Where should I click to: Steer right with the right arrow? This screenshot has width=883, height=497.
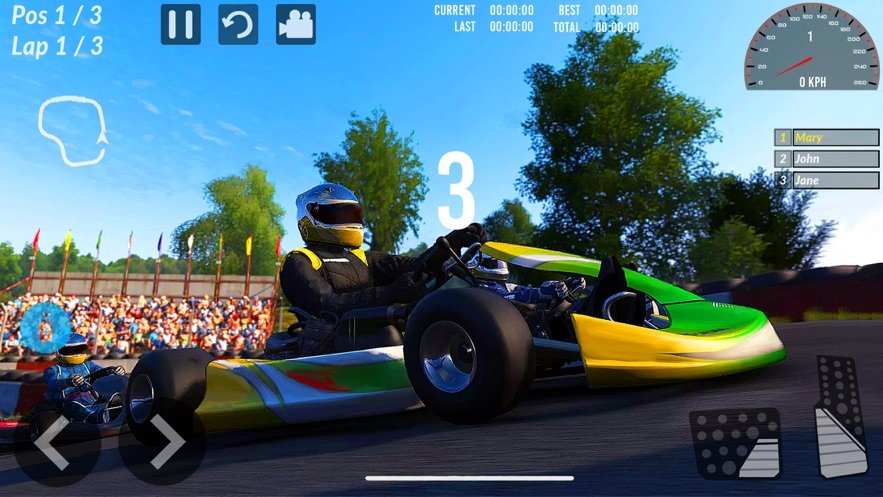[163, 443]
